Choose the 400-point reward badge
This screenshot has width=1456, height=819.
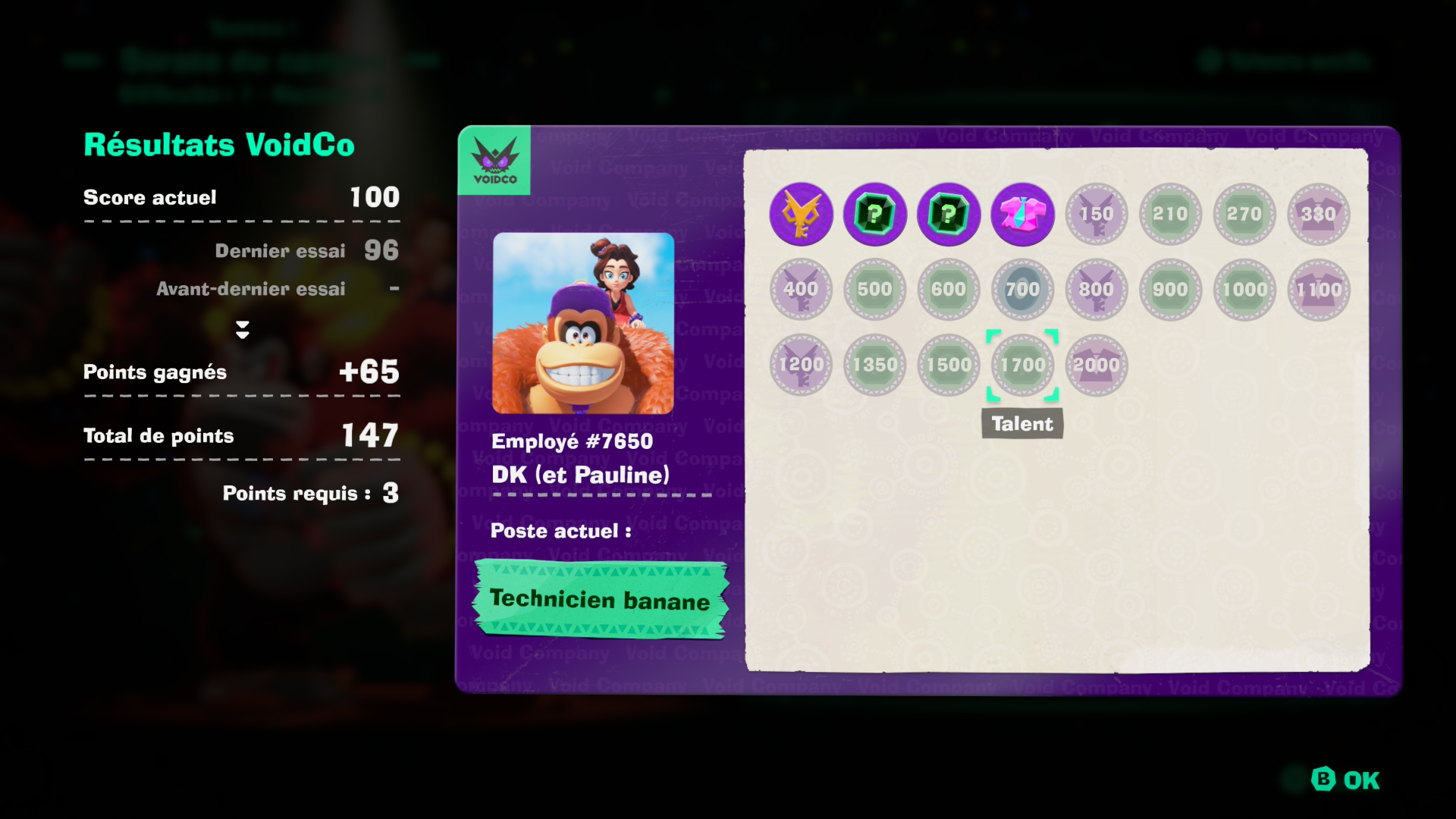[801, 289]
